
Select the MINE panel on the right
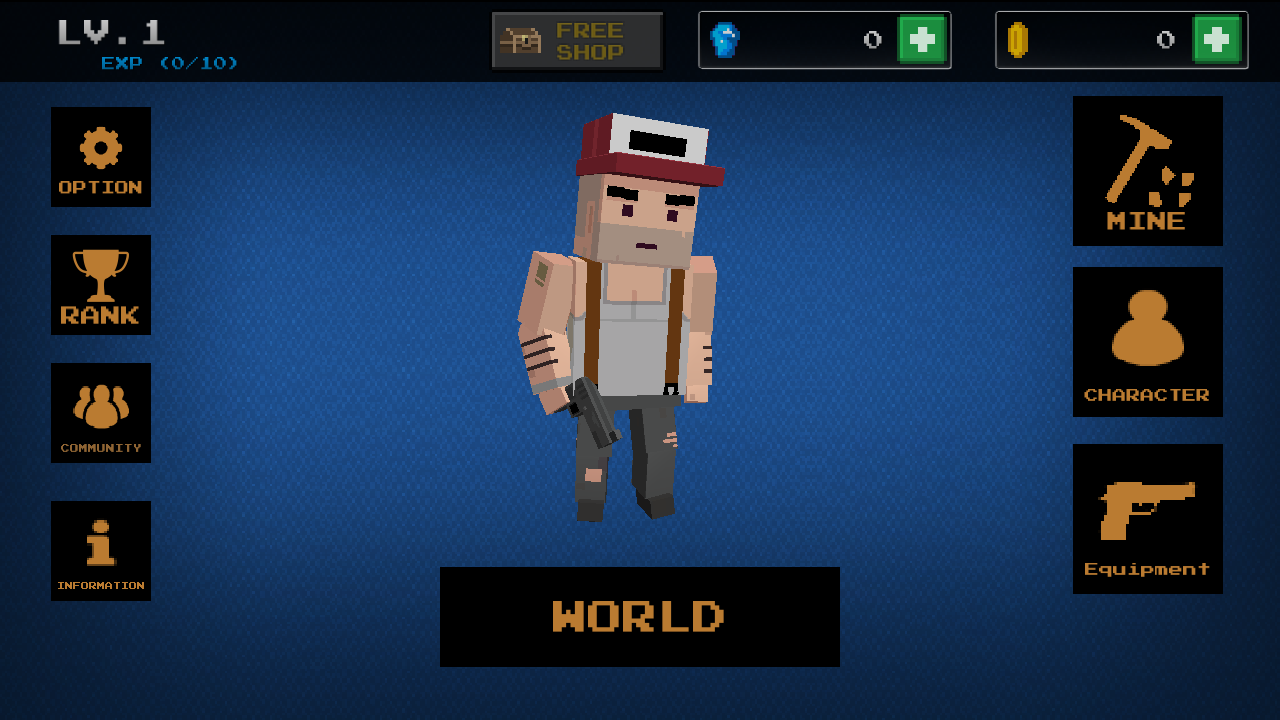(1147, 170)
